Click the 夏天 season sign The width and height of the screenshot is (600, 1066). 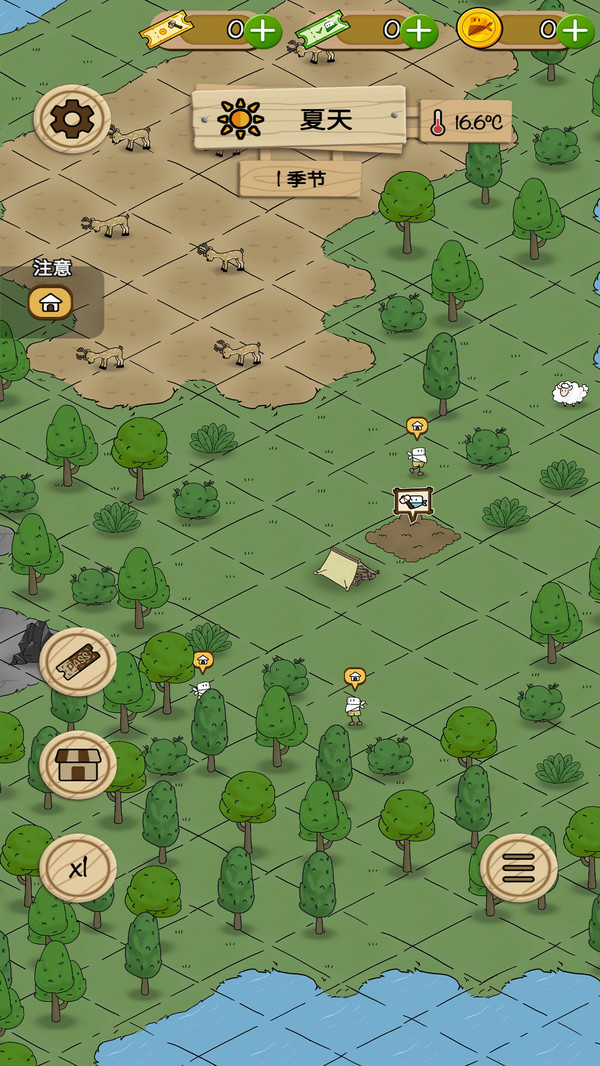pyautogui.click(x=299, y=120)
